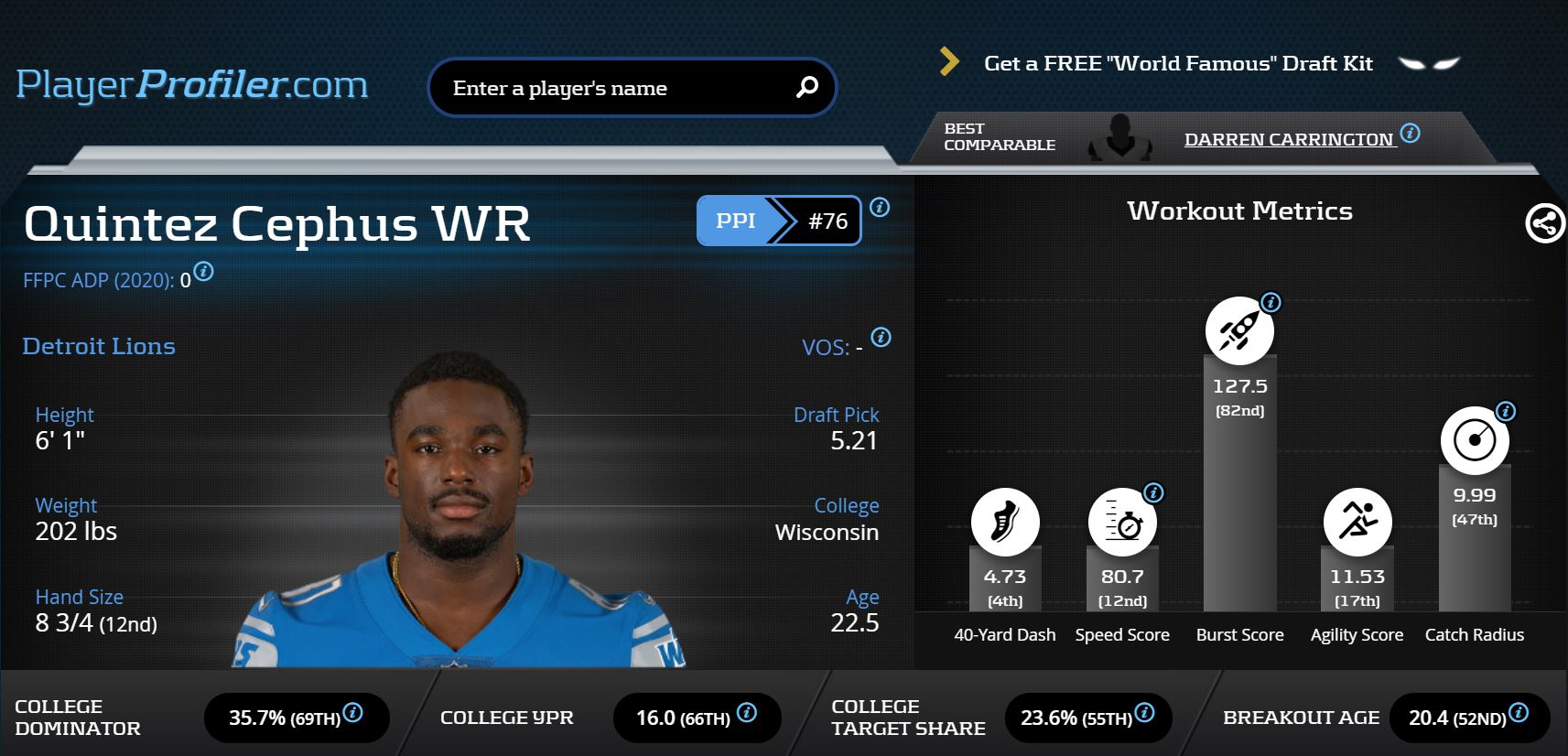Show info about FFPC ADP 2020

[204, 272]
